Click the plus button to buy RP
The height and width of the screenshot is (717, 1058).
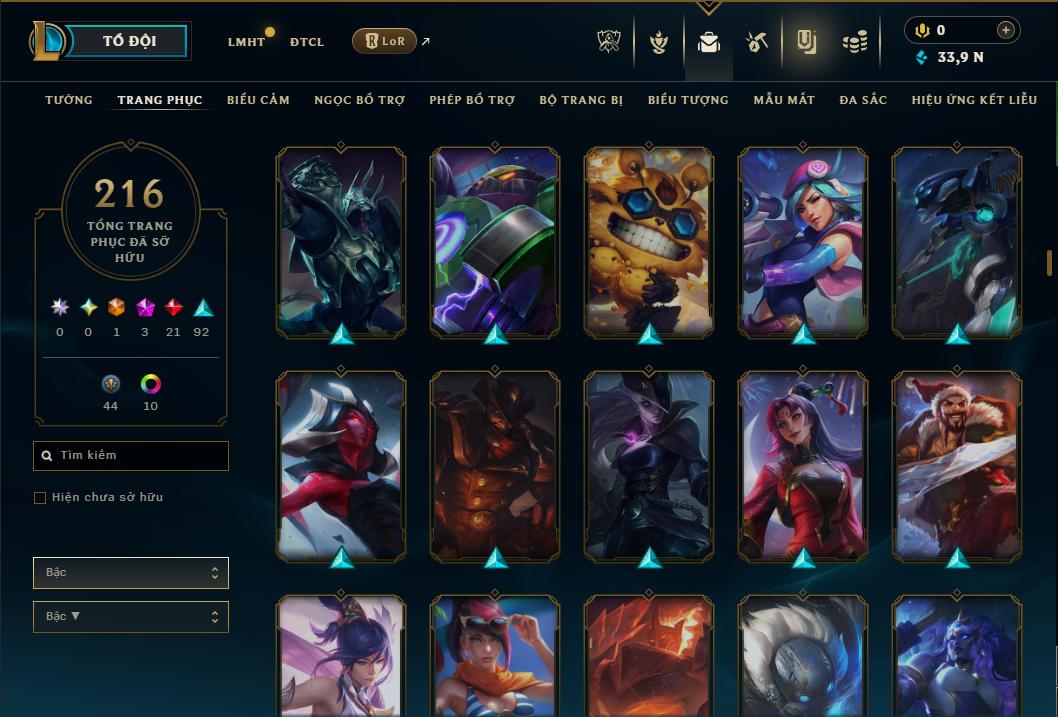[x=1006, y=30]
